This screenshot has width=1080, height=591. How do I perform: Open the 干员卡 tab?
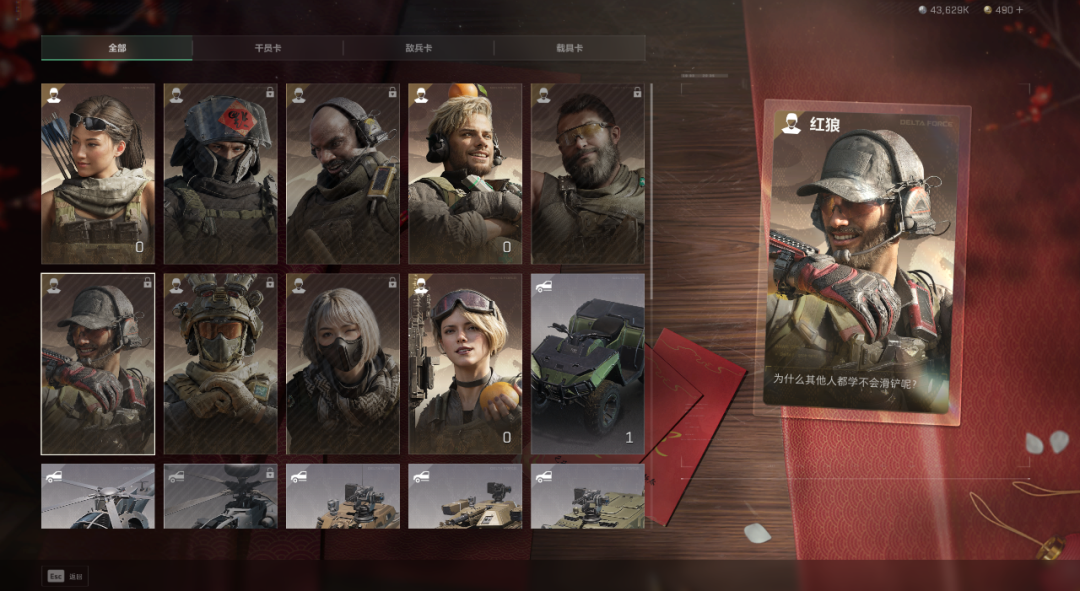268,48
